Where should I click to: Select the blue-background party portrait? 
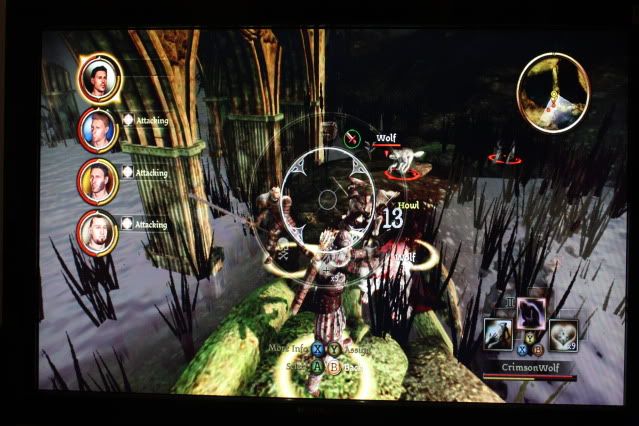99,129
